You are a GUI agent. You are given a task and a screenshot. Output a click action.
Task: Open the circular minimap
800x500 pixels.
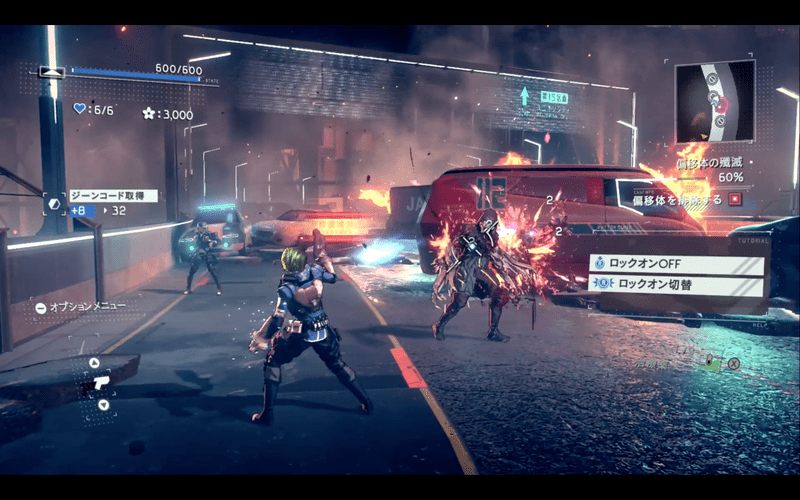pos(714,100)
